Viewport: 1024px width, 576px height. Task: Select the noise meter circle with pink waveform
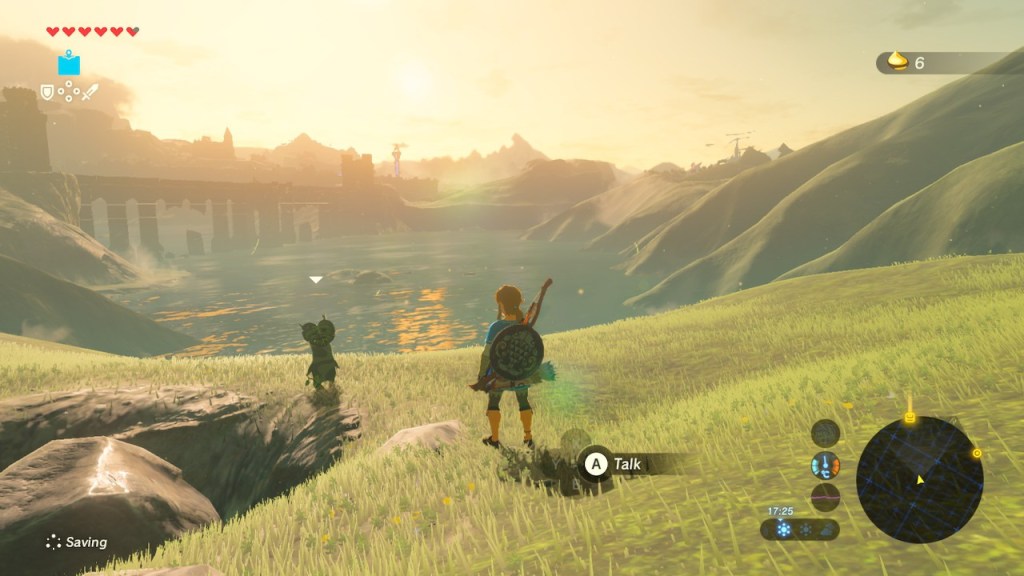(825, 497)
